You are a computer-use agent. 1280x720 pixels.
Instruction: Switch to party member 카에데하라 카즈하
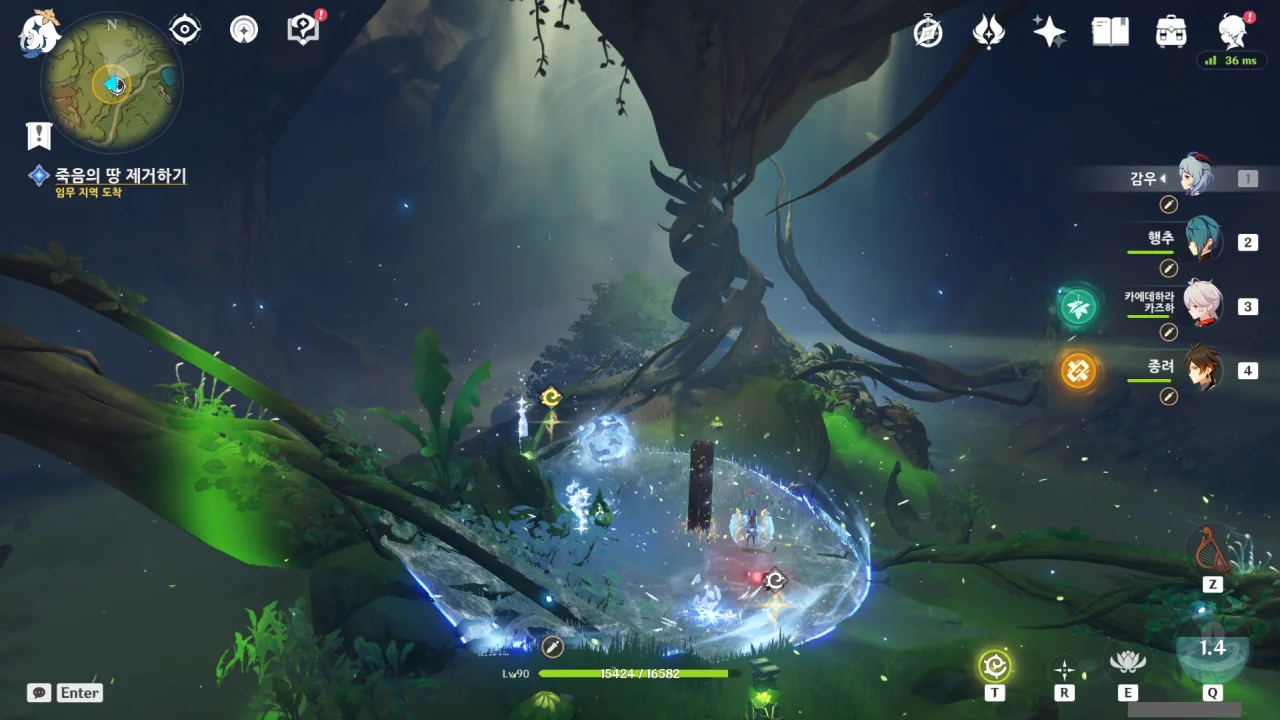[x=1203, y=305]
